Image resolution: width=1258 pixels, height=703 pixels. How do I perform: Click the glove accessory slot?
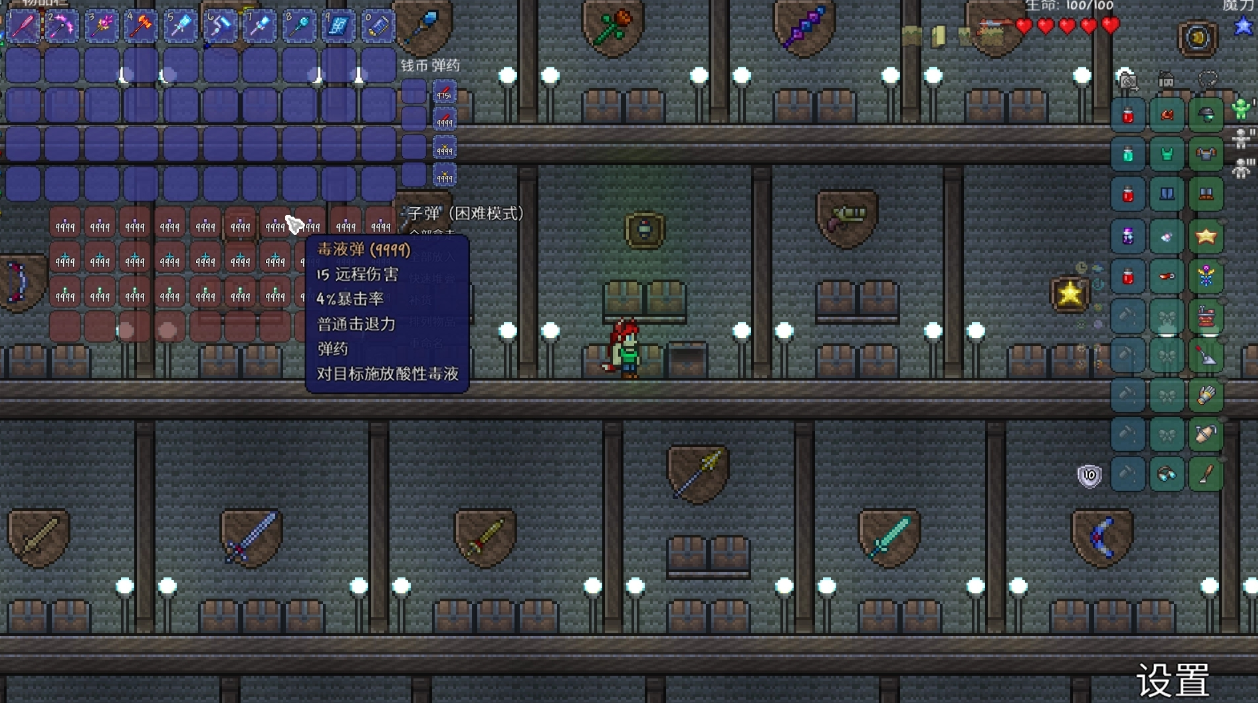tap(1207, 395)
